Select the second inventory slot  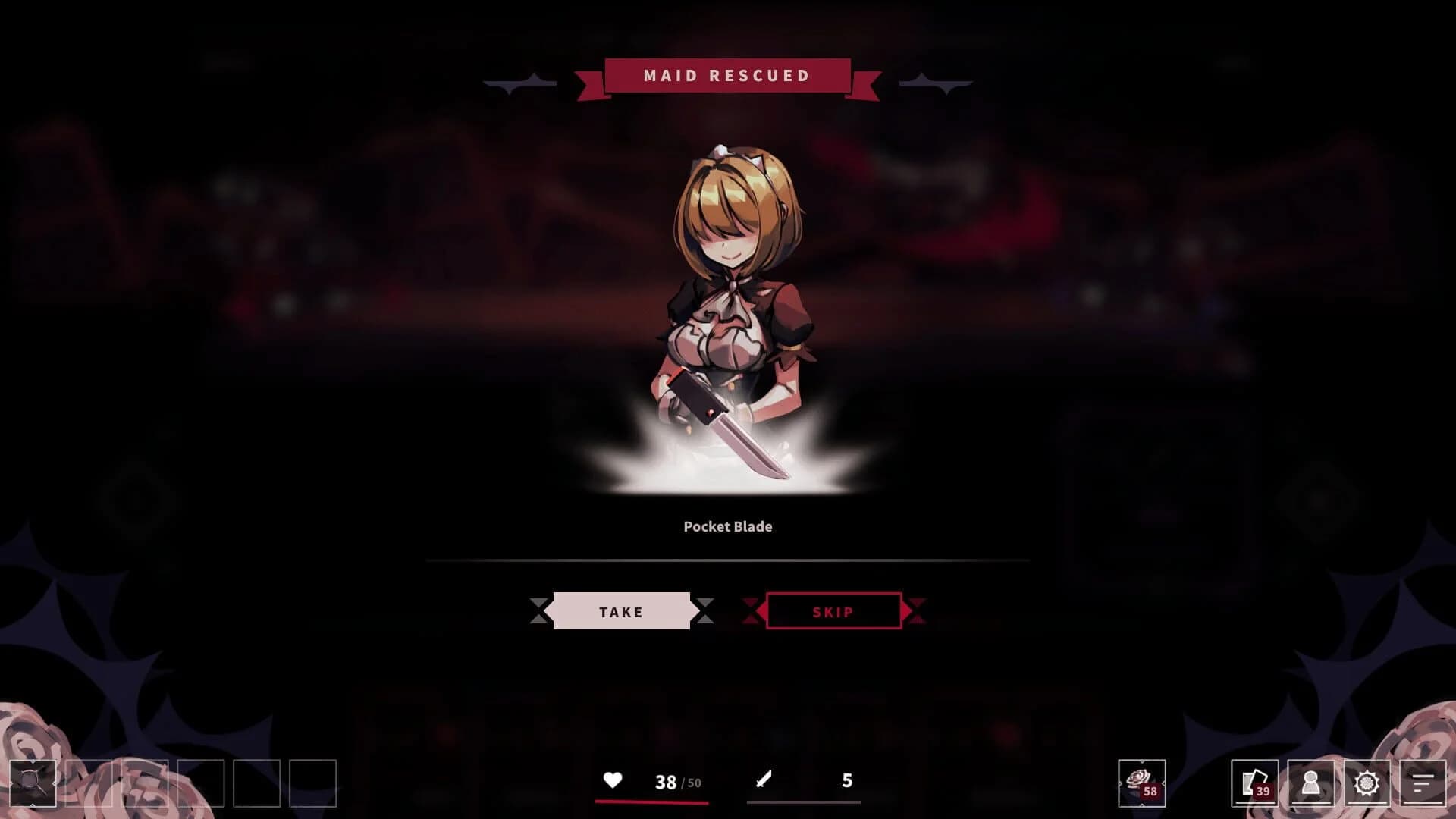pos(89,783)
